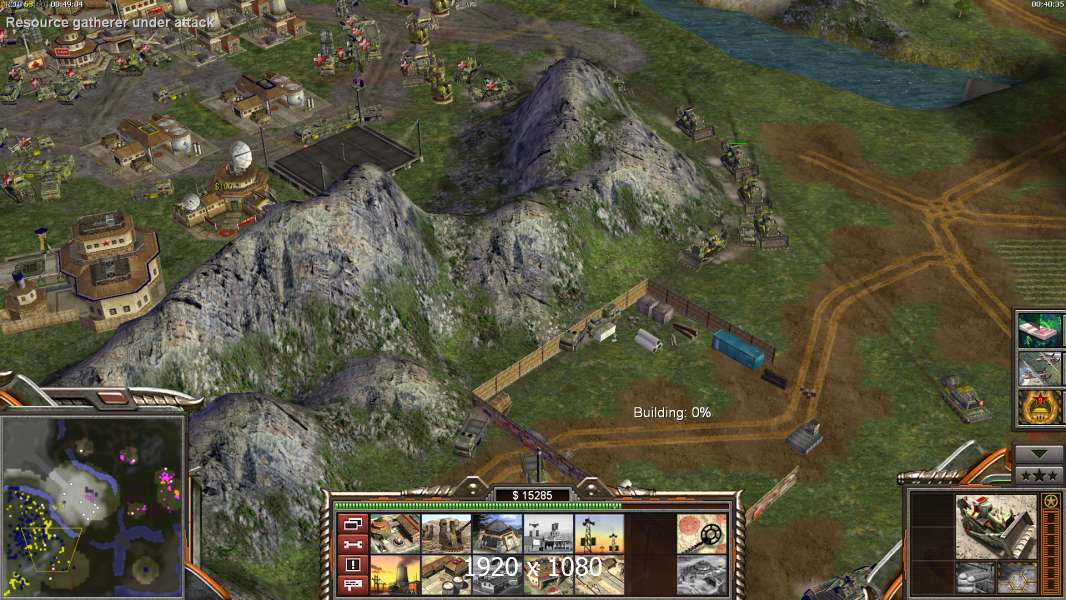Click the red signpost button below exclamation
Screen dimensions: 1066x600
[351, 583]
